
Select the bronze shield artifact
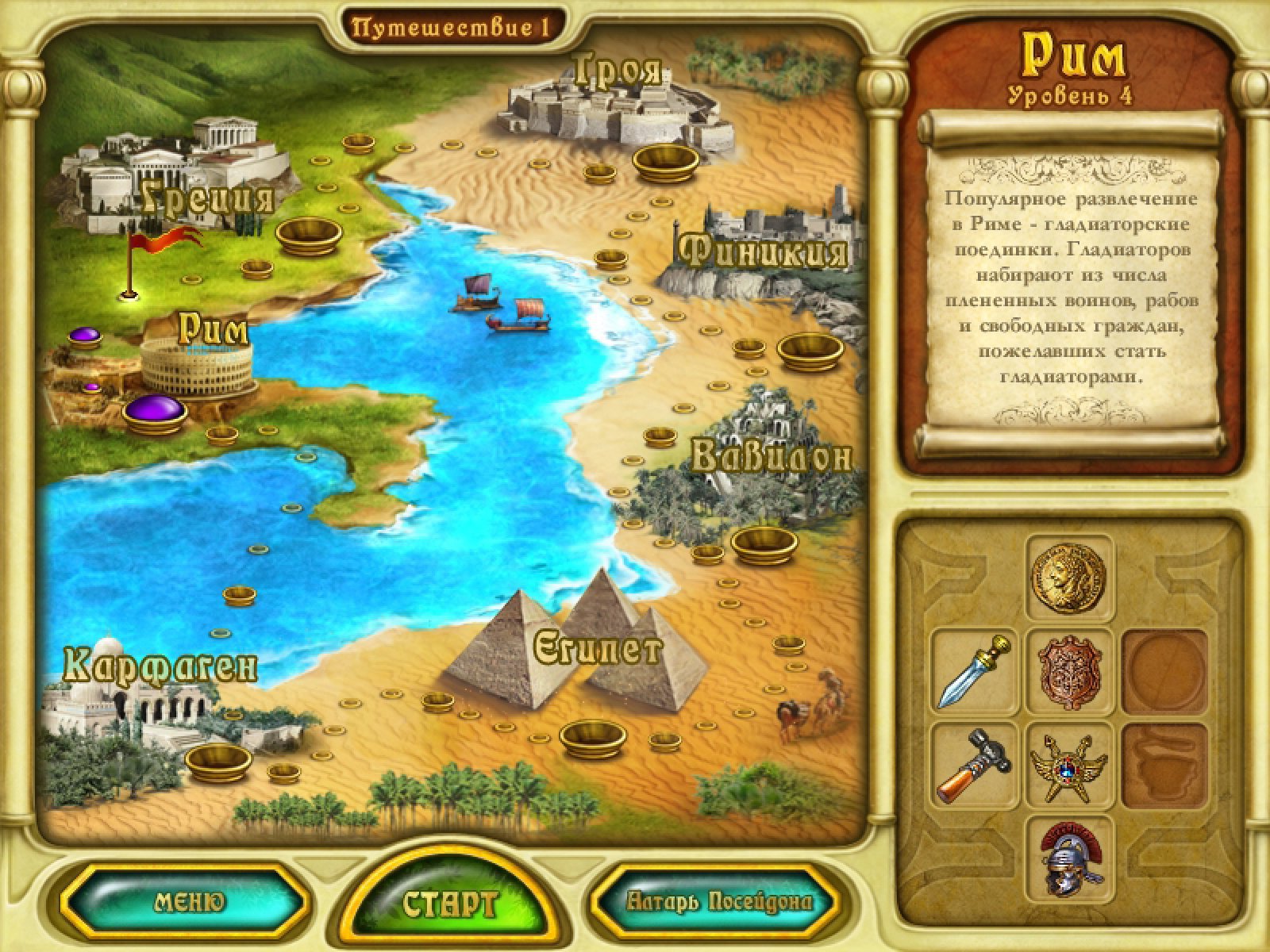pos(1069,669)
